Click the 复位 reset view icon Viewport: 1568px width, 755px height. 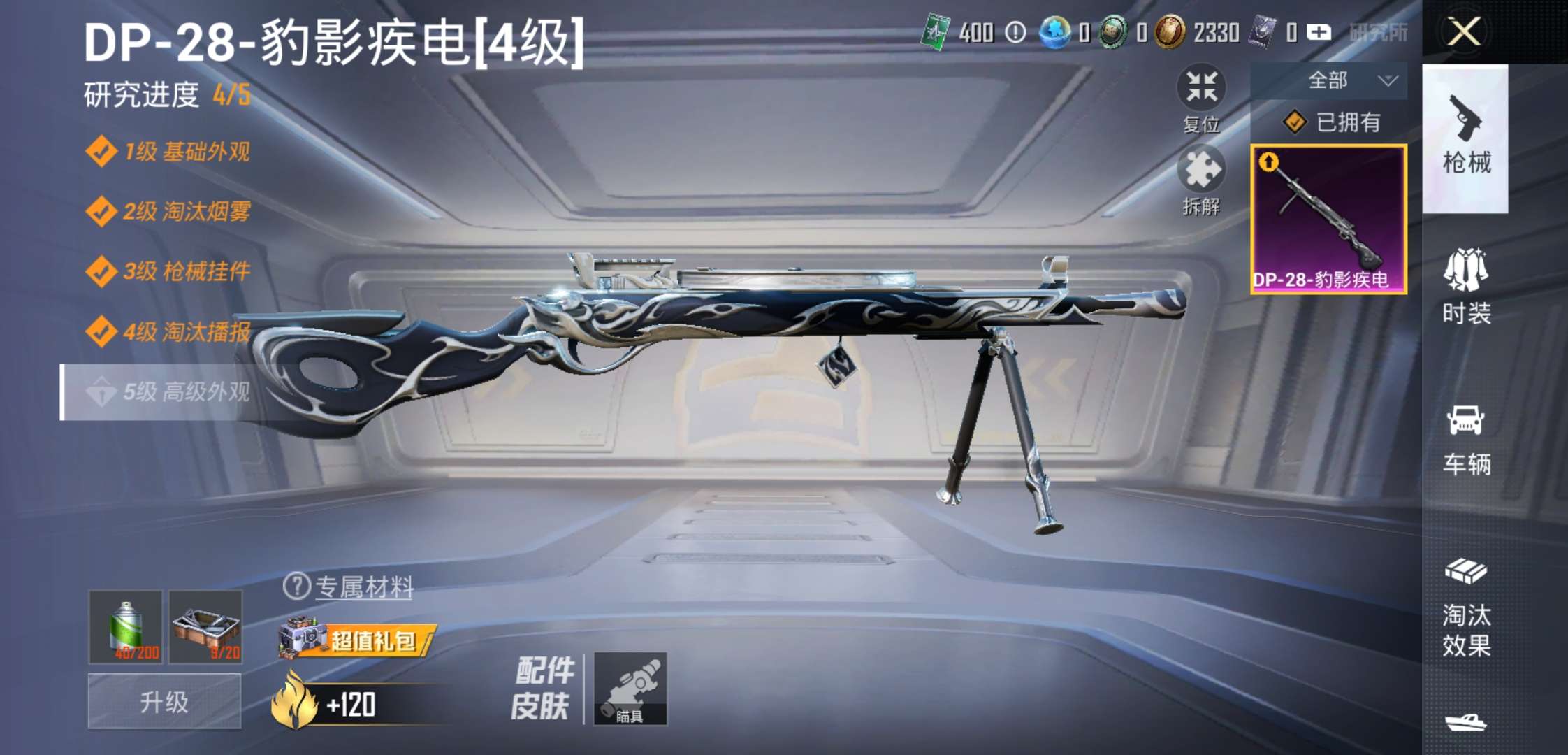1200,87
